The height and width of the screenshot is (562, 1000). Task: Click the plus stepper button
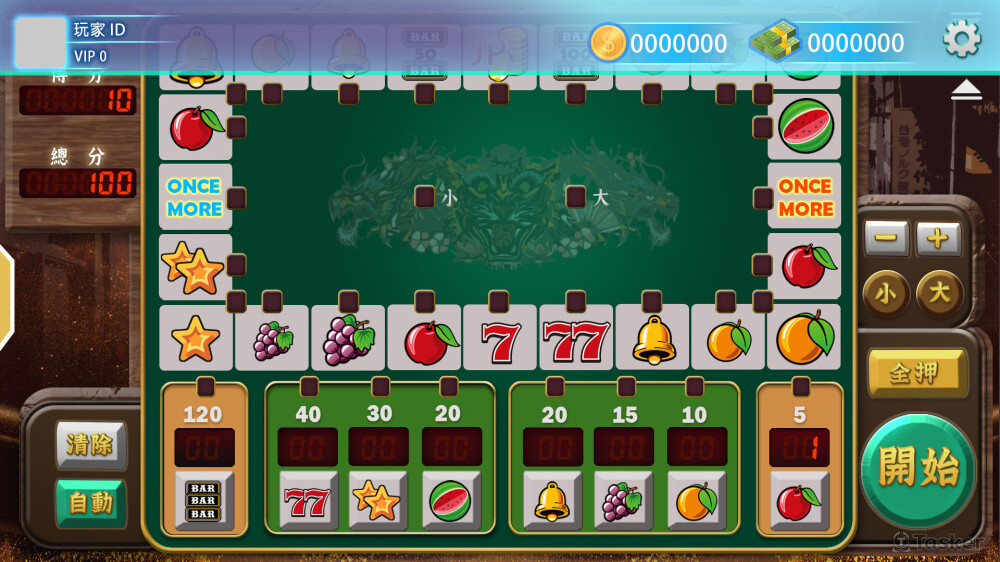click(x=938, y=239)
